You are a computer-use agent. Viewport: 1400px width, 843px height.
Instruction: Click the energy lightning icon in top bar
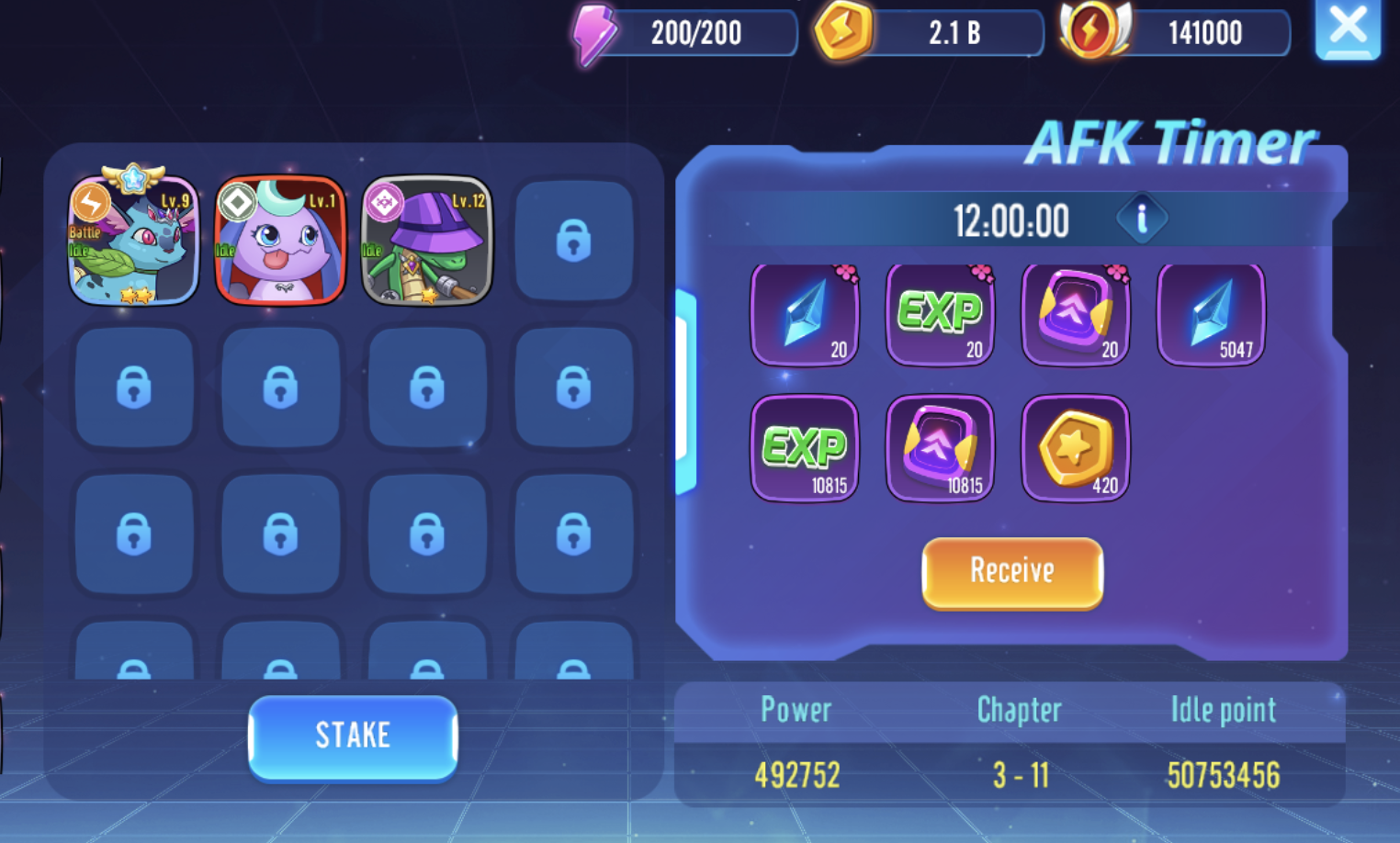[593, 33]
